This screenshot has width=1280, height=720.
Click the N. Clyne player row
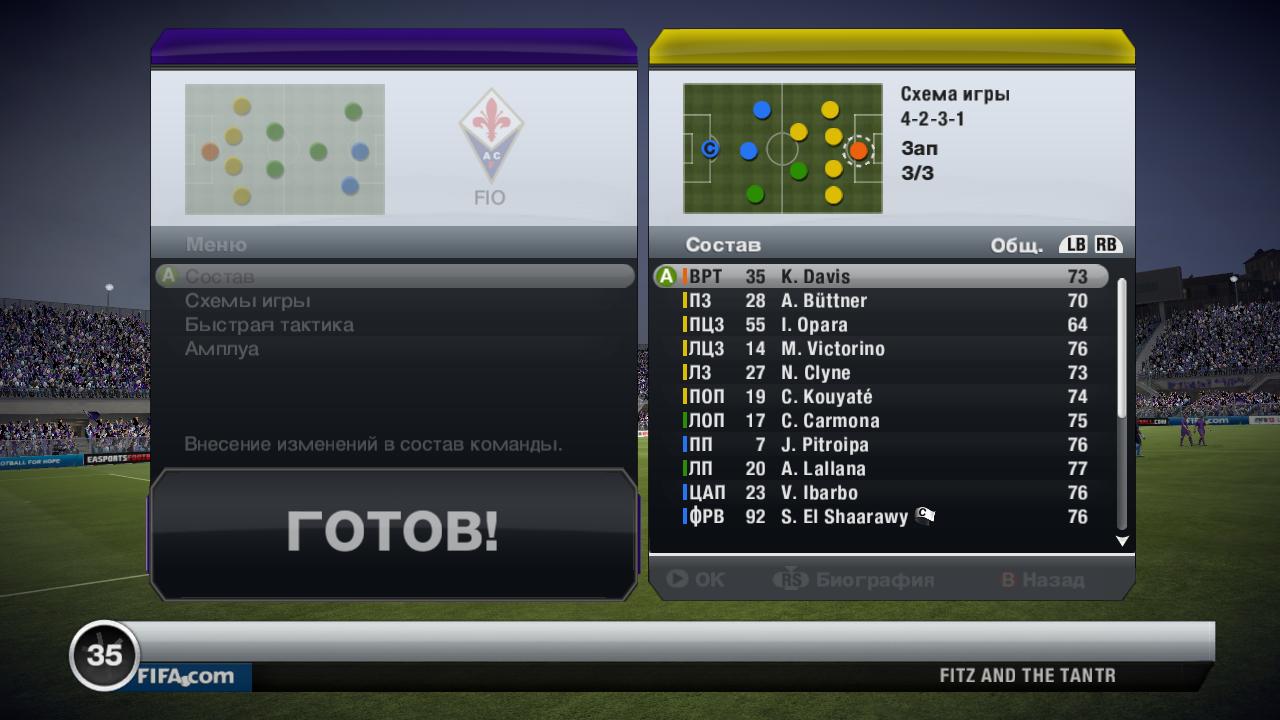coord(880,372)
